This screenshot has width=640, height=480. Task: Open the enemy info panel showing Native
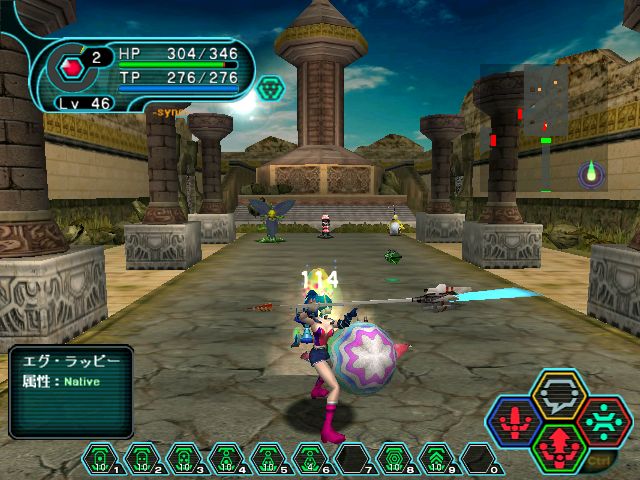[x=70, y=391]
